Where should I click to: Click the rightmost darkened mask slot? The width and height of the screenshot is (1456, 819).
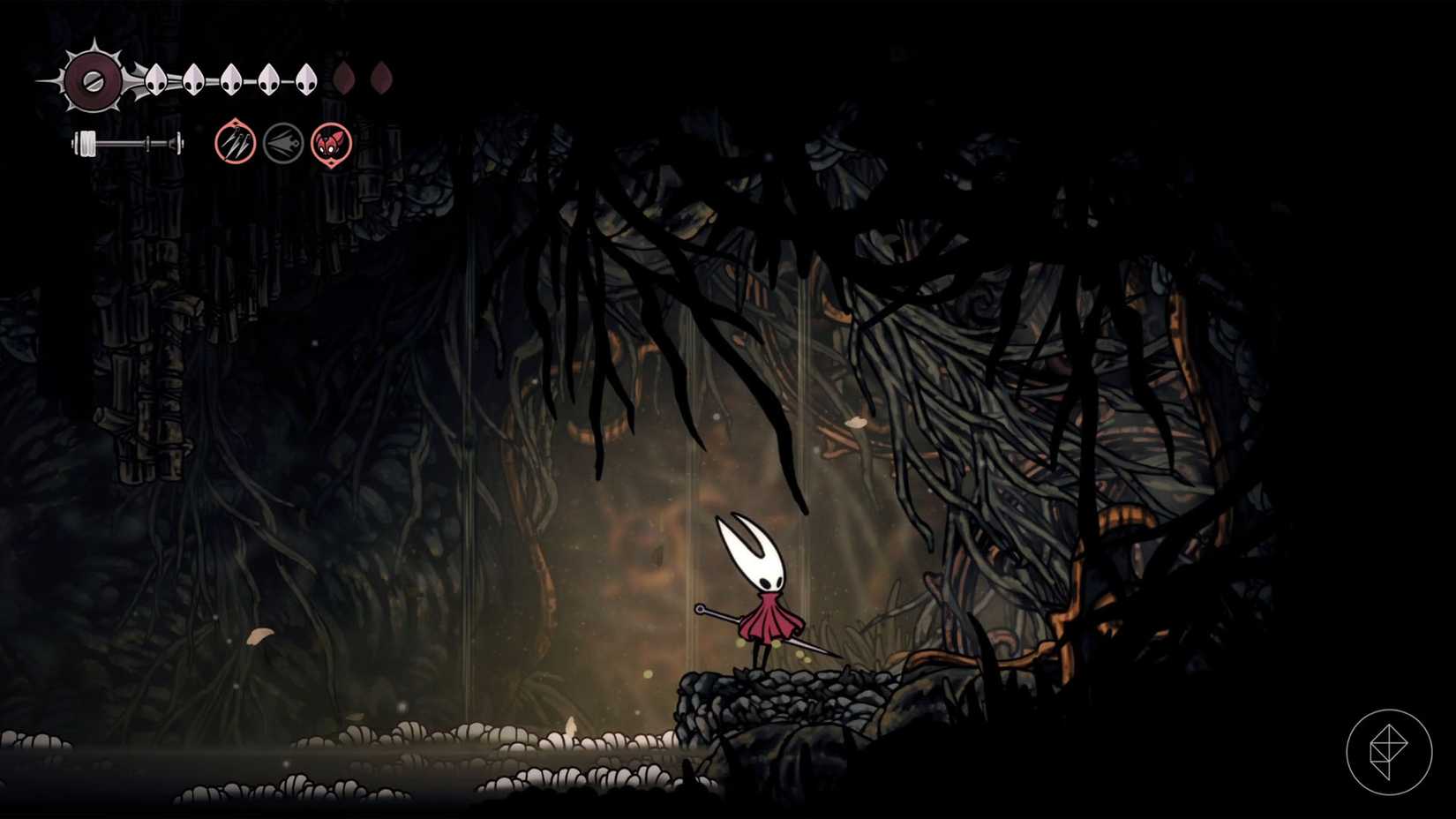[381, 78]
